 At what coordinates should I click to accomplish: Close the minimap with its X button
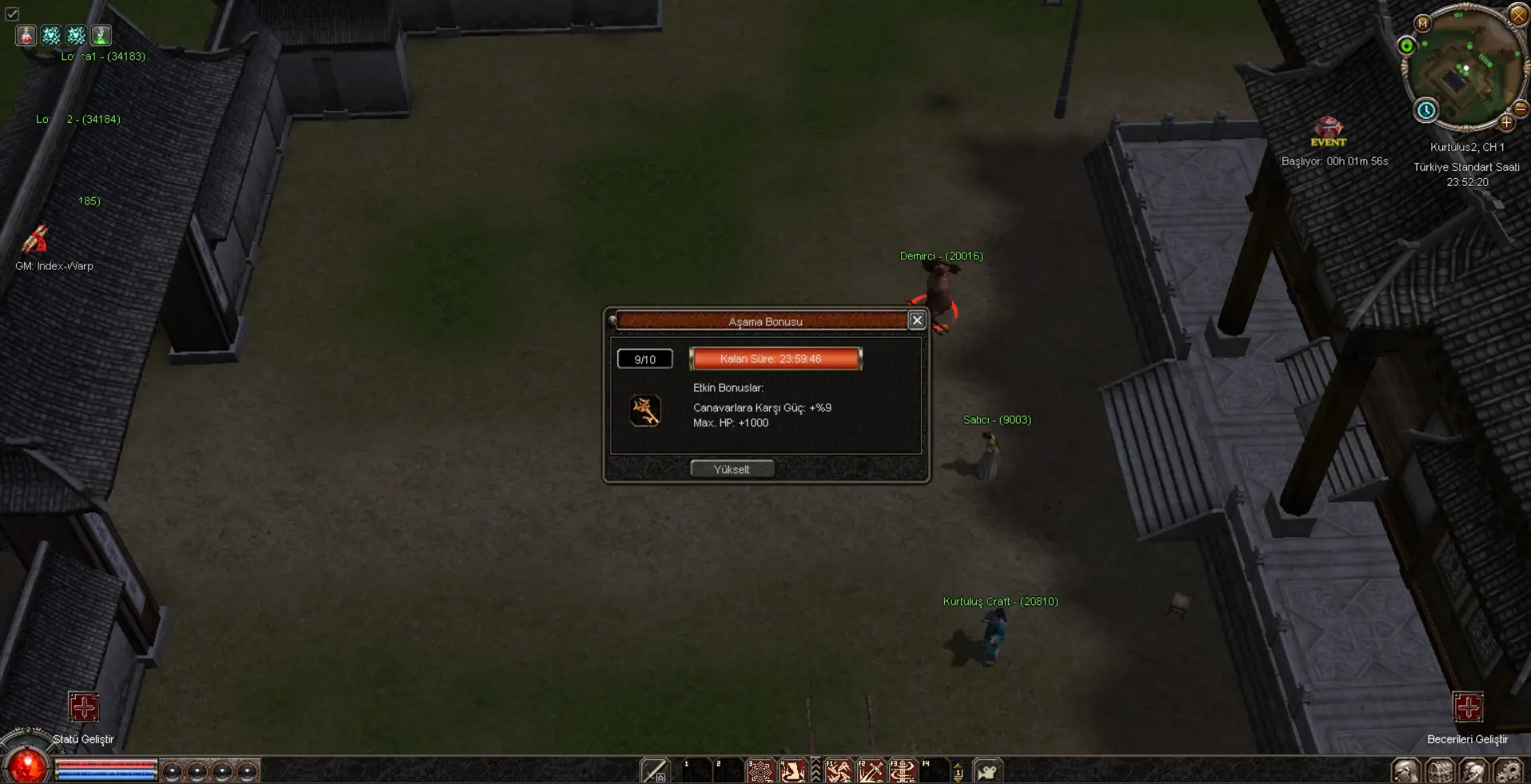tap(1517, 15)
